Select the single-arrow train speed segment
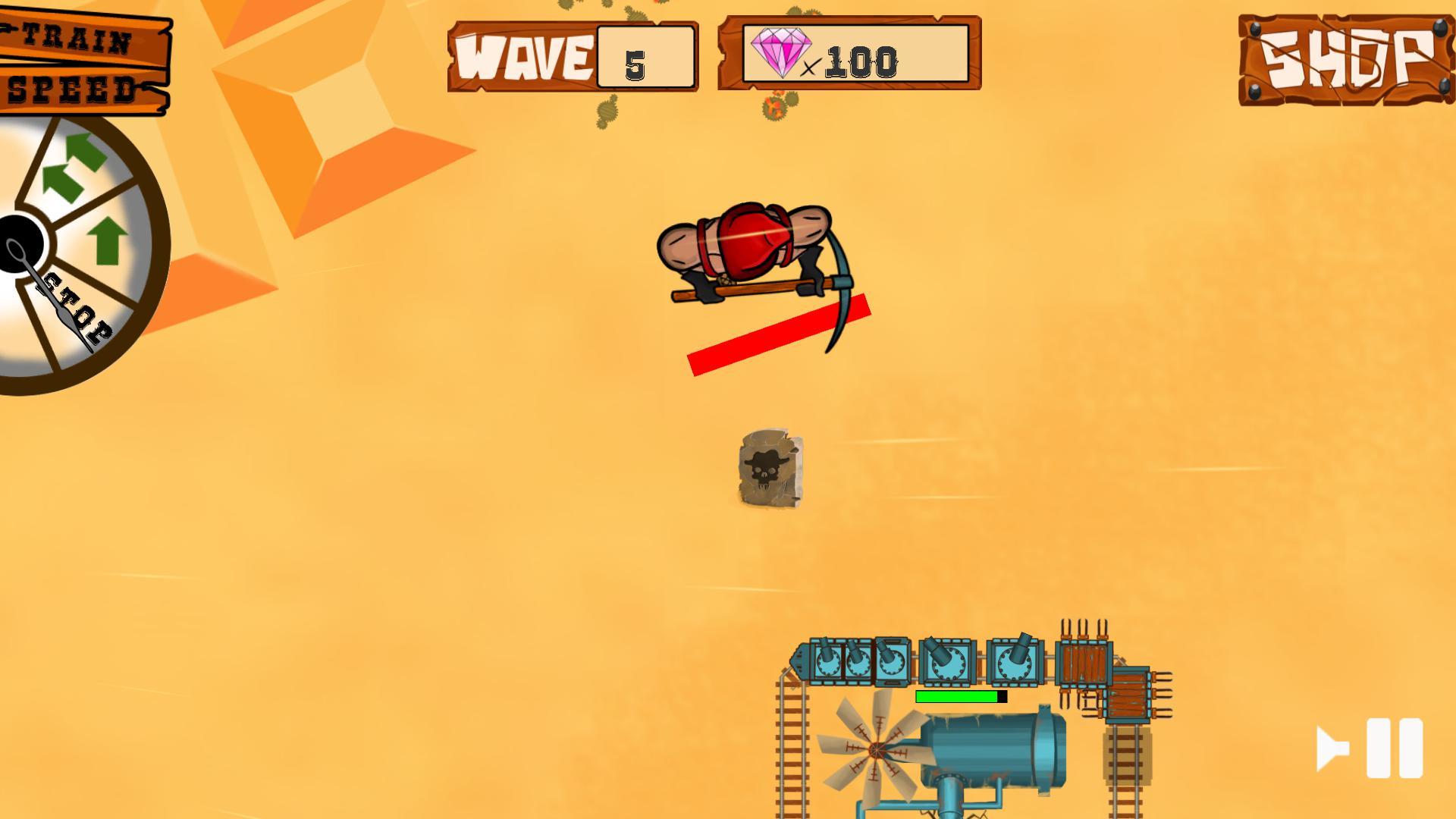Image resolution: width=1456 pixels, height=819 pixels. [x=106, y=243]
